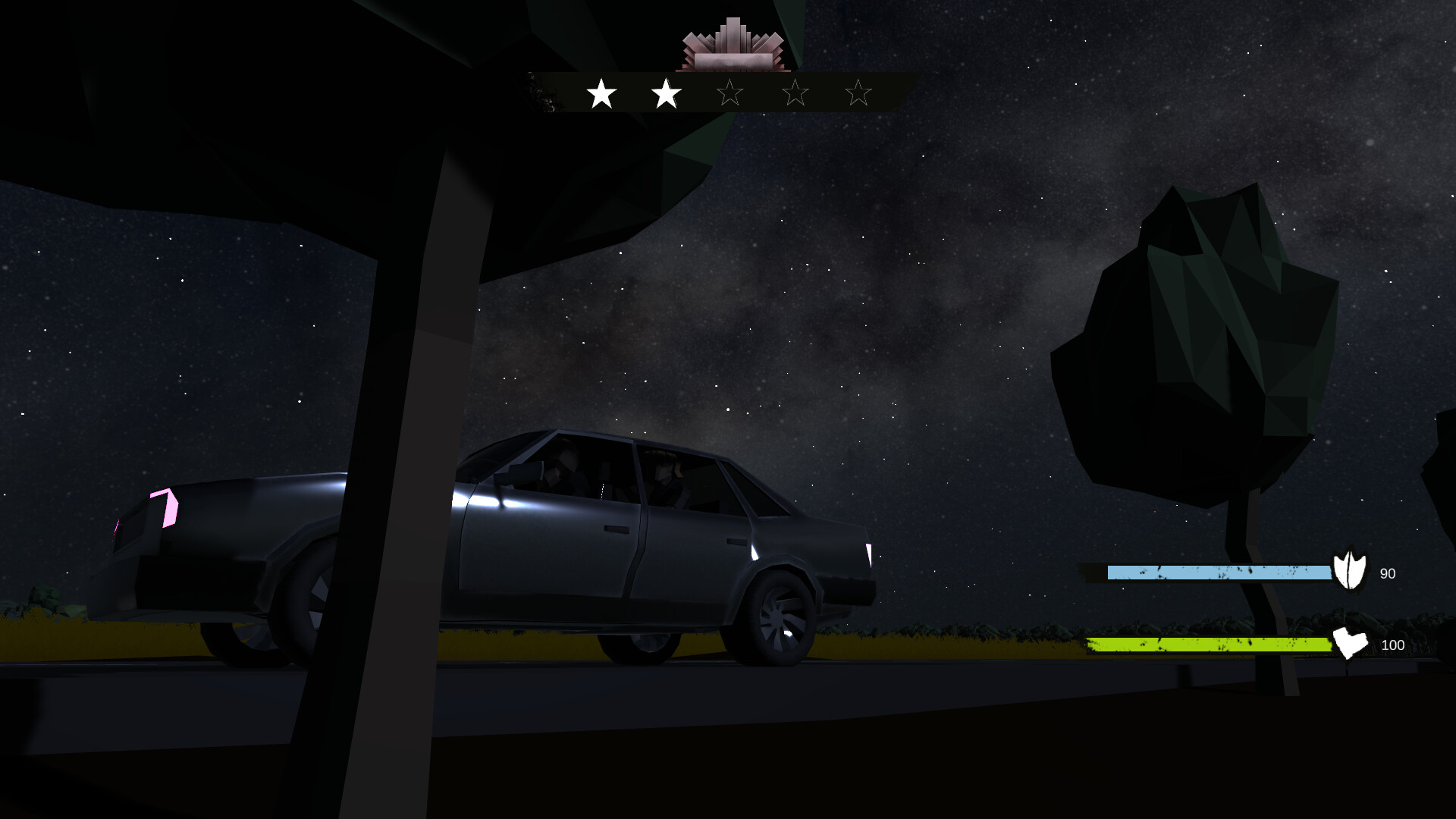The height and width of the screenshot is (819, 1456).
Task: Select the fourth empty star outline
Action: pyautogui.click(x=794, y=93)
